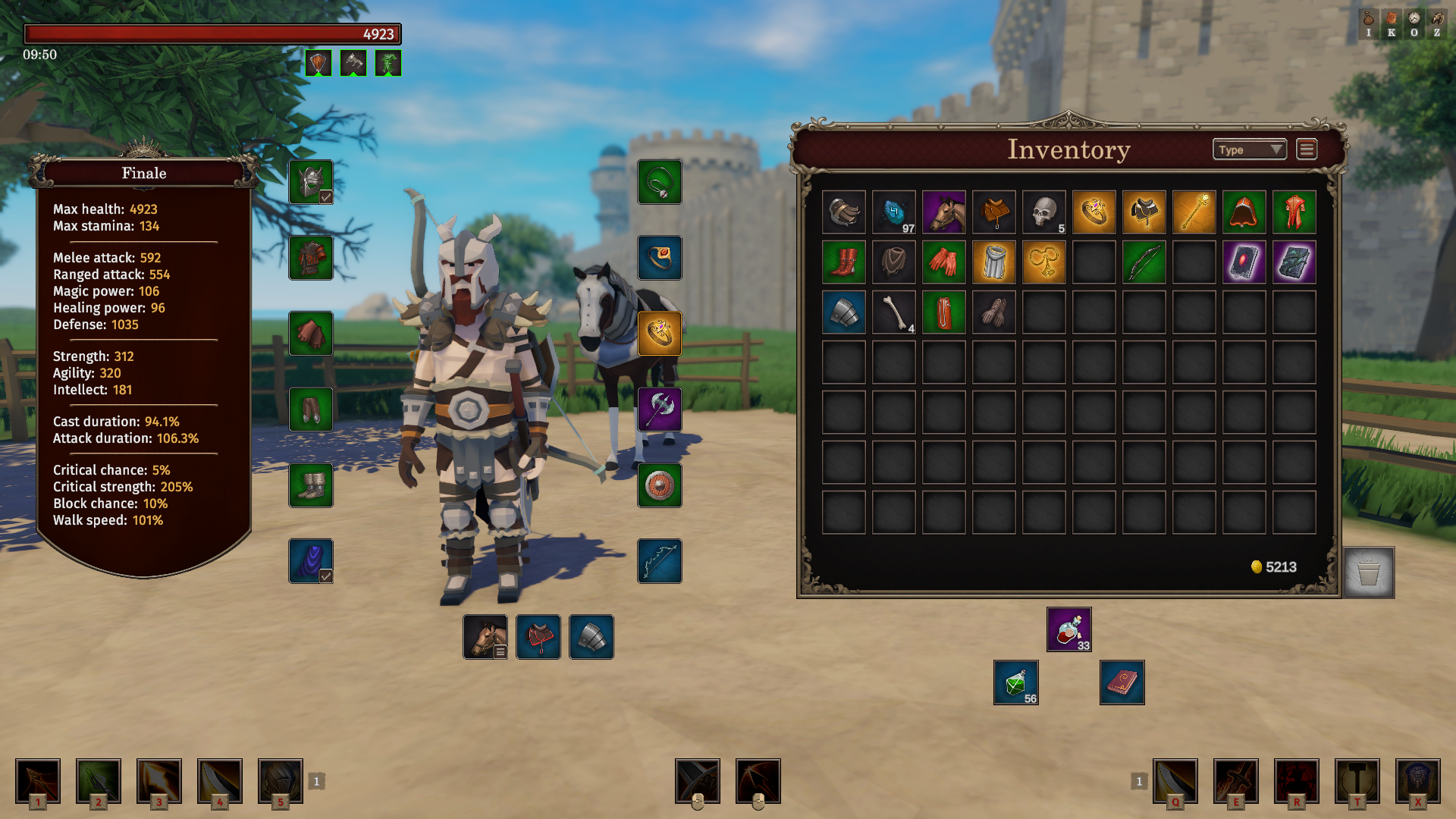The width and height of the screenshot is (1456, 819).
Task: Open the Type sort dropdown
Action: pos(1249,150)
